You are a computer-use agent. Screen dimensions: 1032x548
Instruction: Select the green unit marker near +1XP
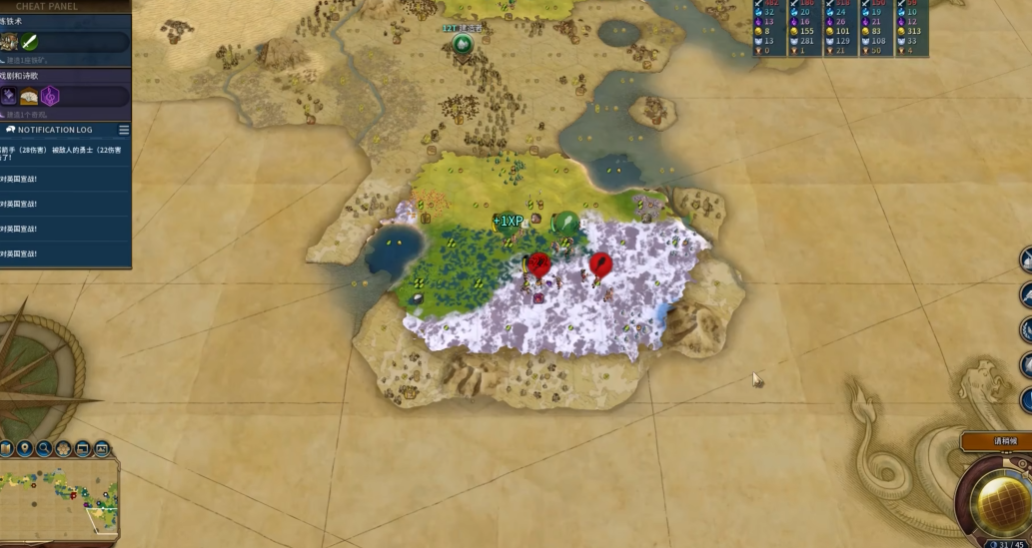(x=566, y=223)
